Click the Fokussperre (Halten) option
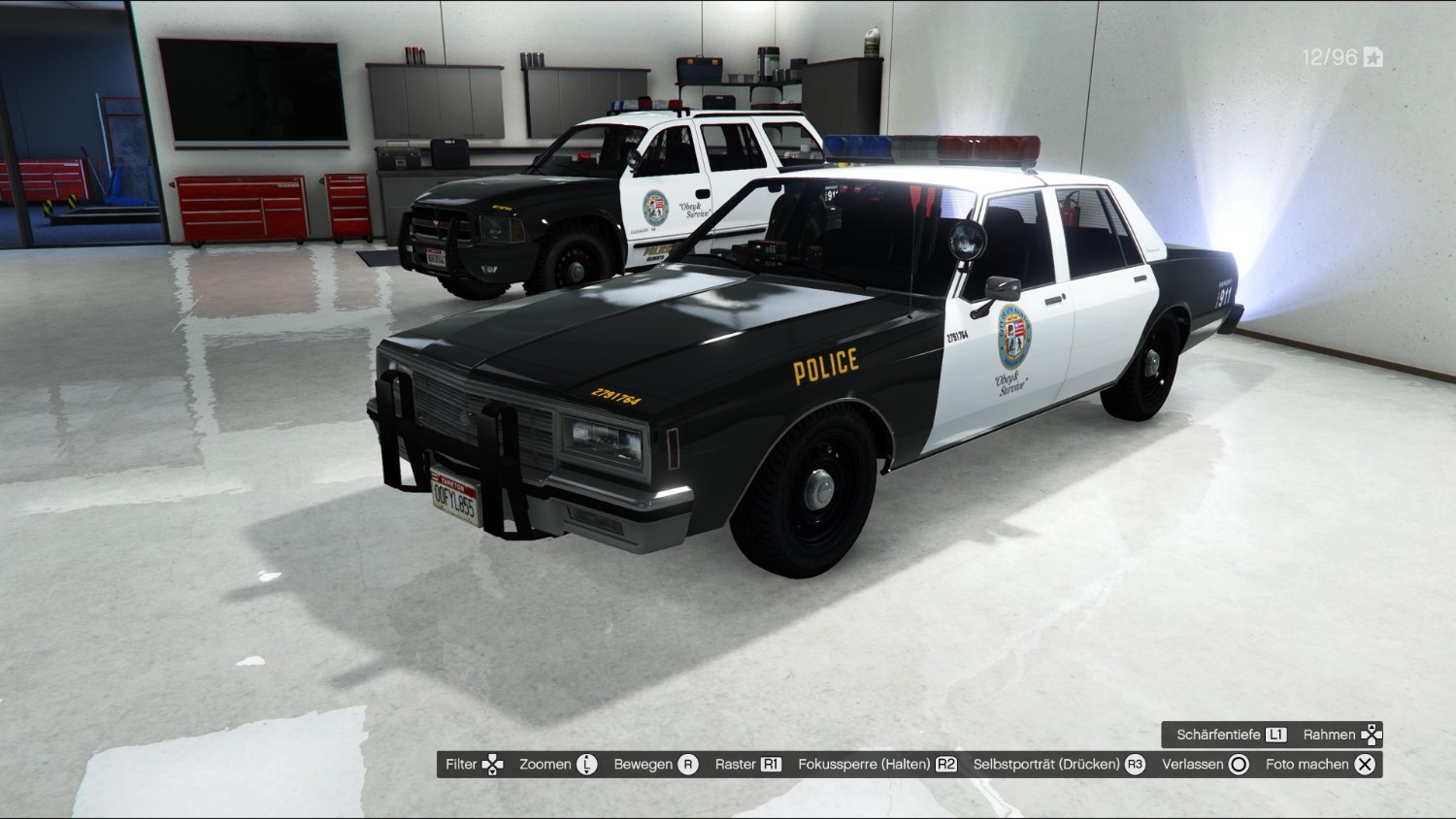 [x=877, y=765]
